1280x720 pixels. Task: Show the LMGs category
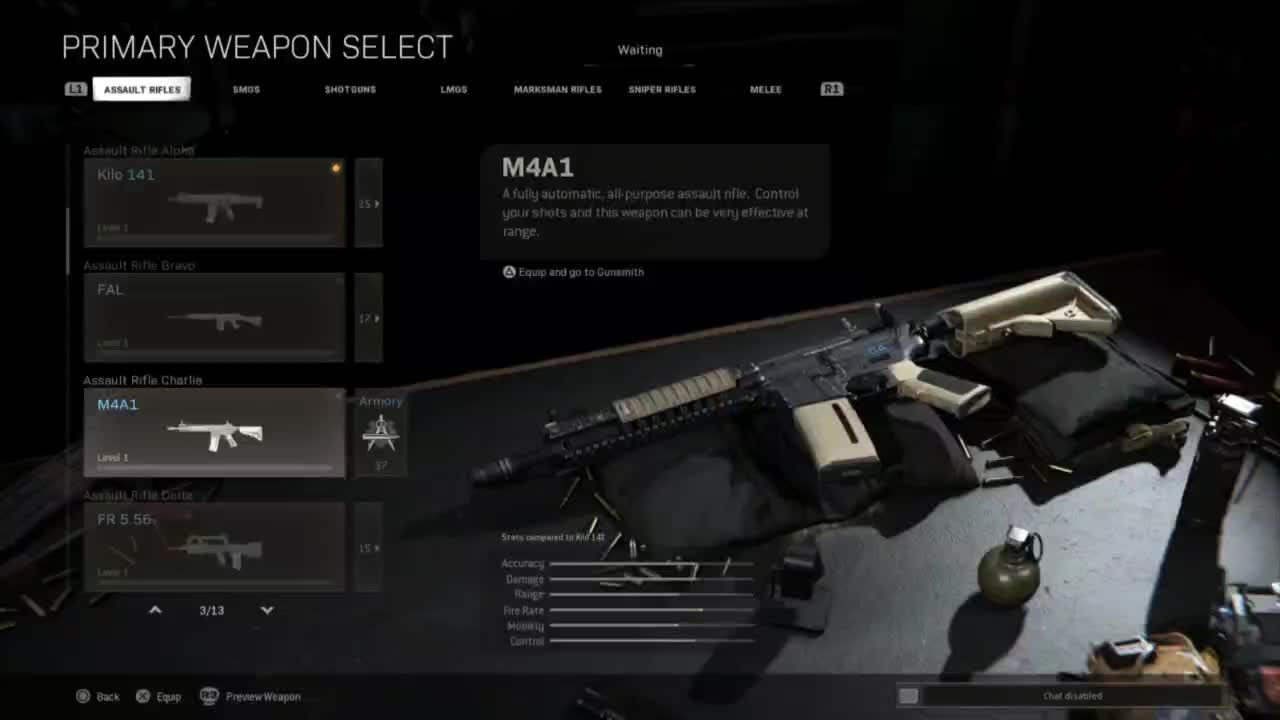pos(454,89)
